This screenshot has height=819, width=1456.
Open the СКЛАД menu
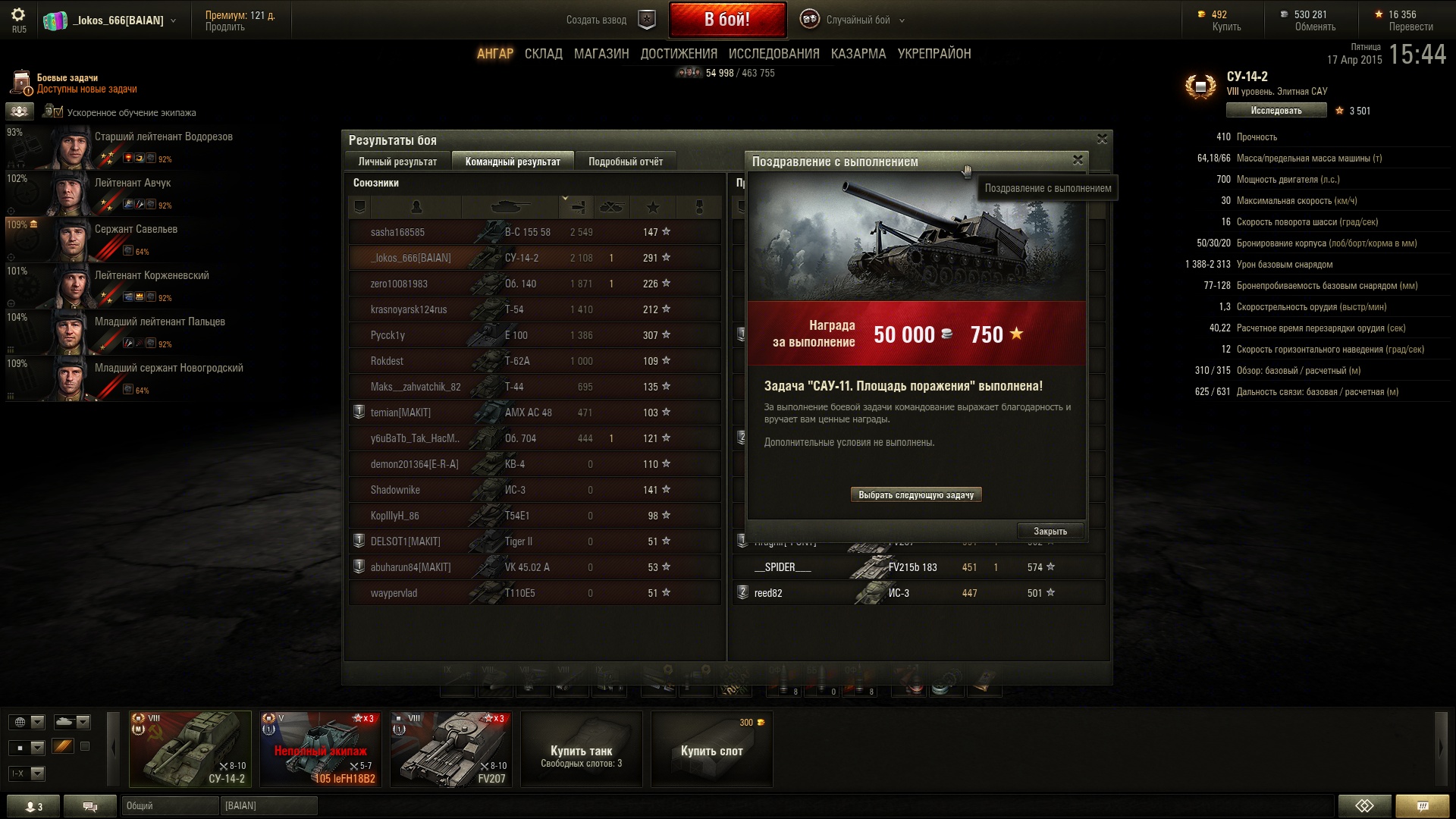[x=543, y=54]
